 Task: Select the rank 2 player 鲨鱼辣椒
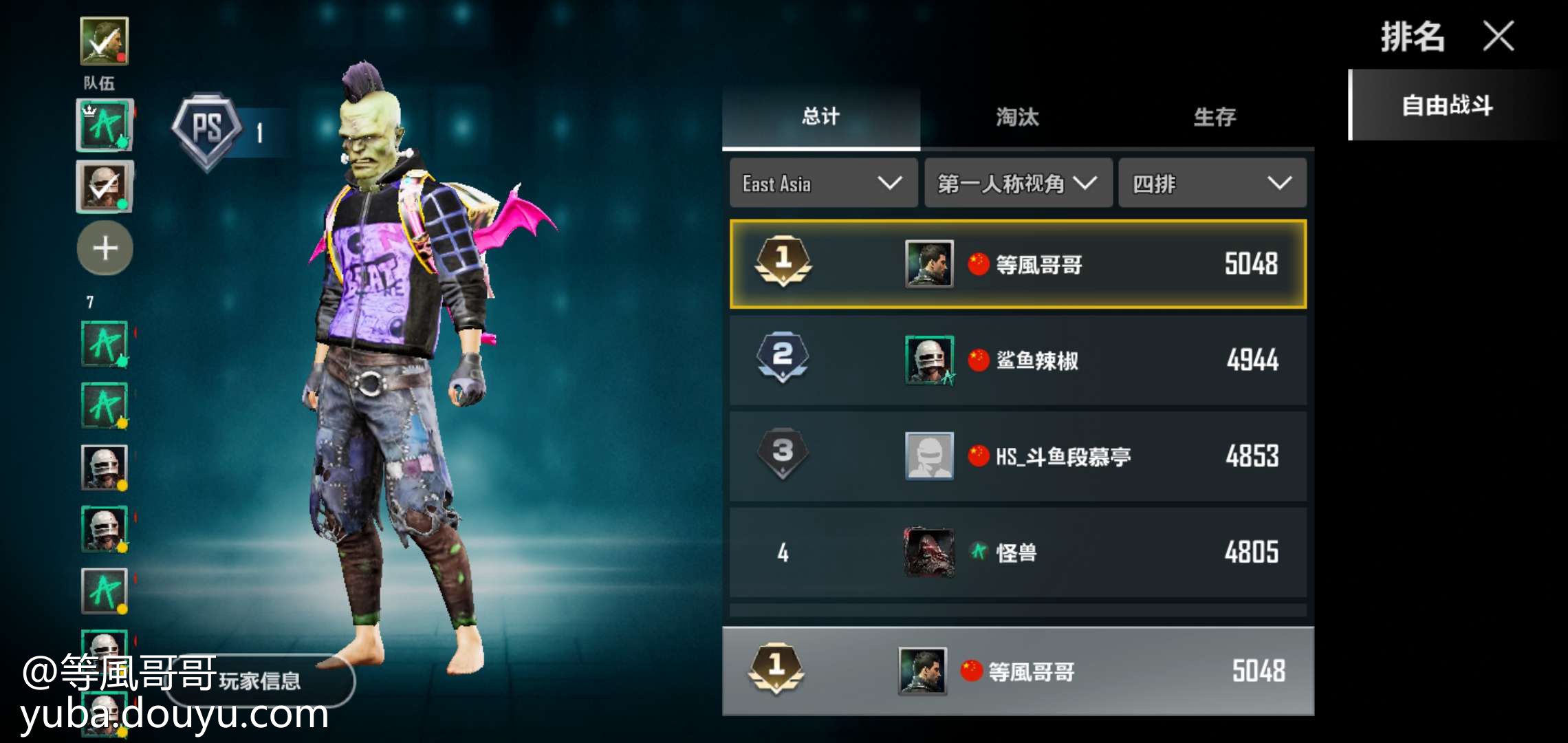point(1017,360)
